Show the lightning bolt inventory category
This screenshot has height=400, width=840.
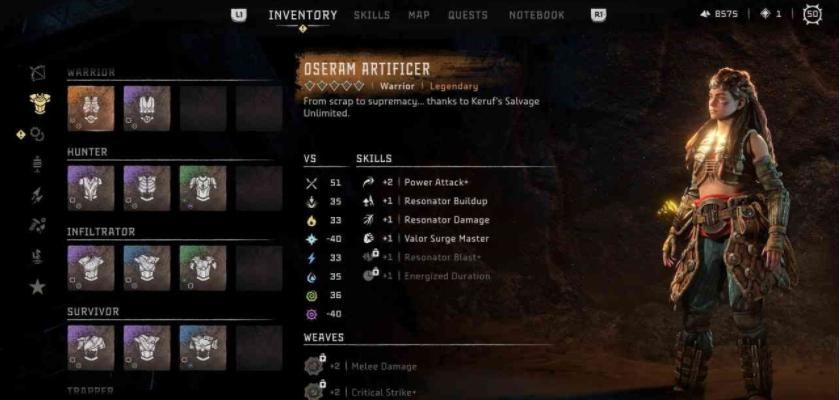39,195
